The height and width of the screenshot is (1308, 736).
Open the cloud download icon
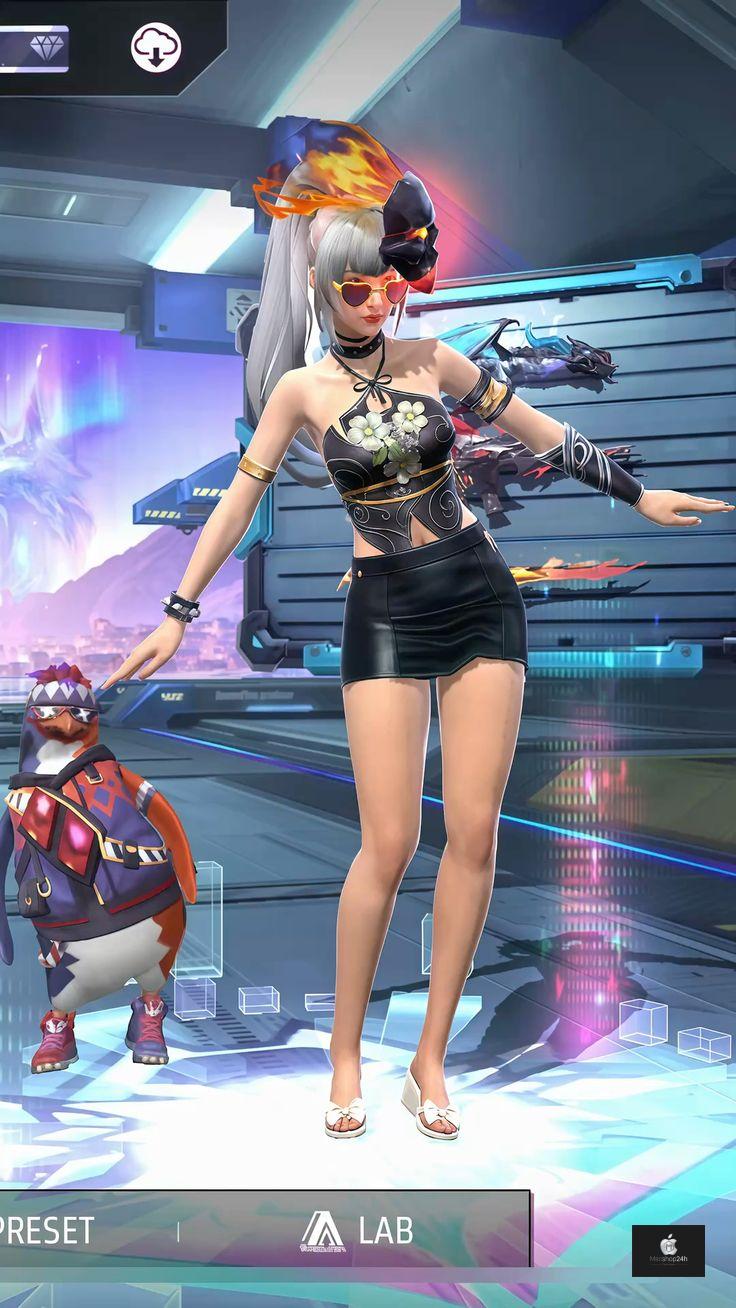pyautogui.click(x=156, y=47)
